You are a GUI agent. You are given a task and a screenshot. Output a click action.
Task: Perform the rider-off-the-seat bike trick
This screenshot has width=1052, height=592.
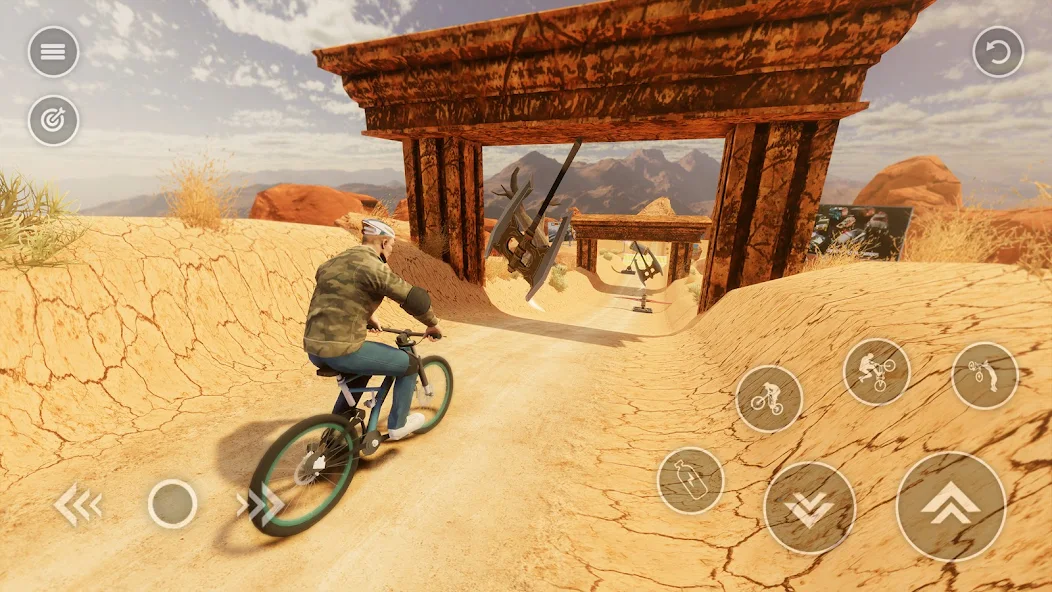[876, 372]
